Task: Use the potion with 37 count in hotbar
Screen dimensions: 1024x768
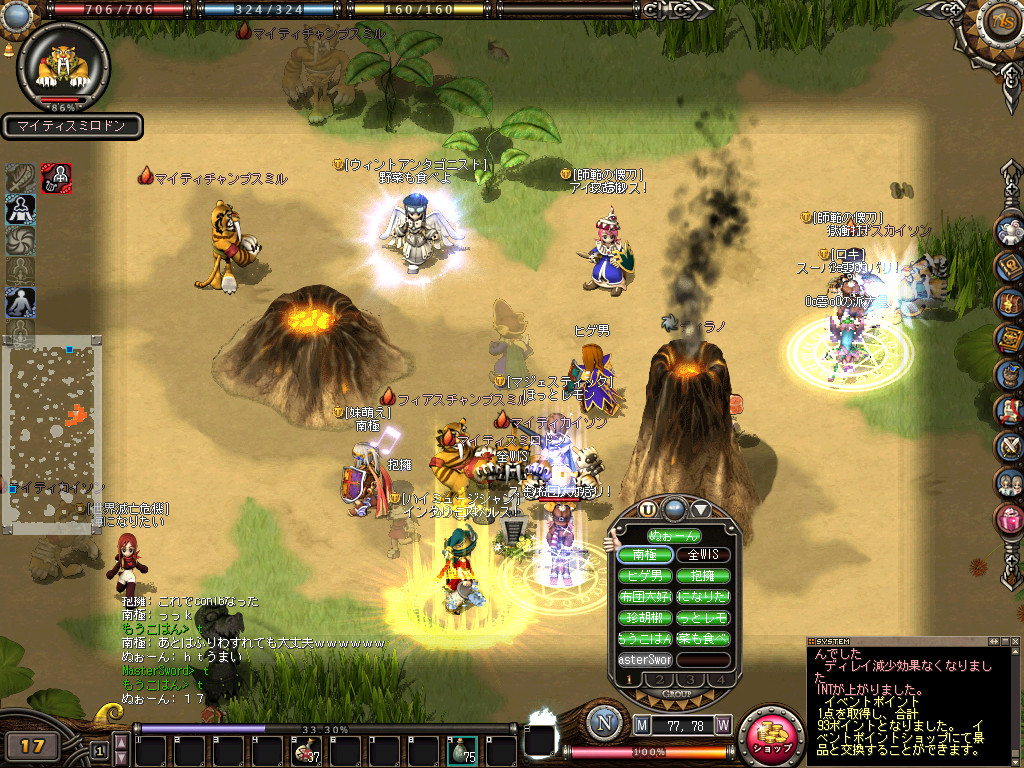Action: [x=304, y=751]
